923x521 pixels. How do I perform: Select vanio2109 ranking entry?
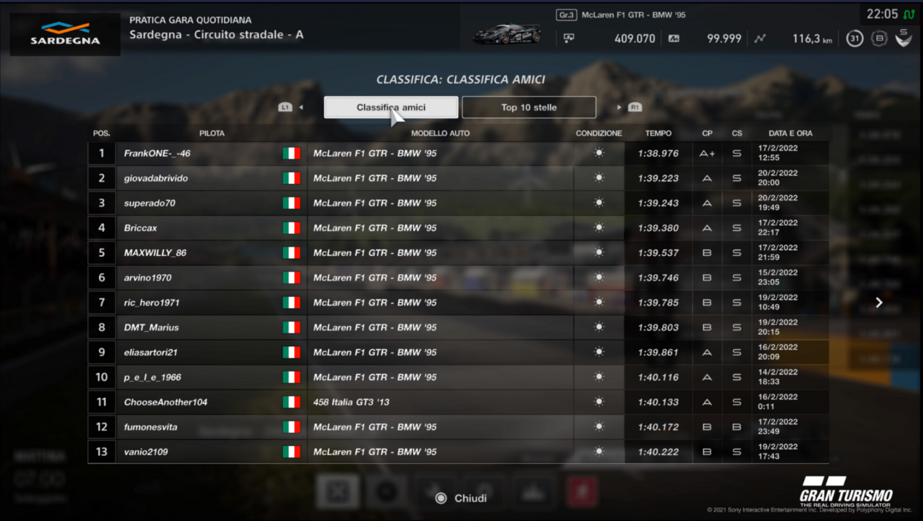tap(458, 452)
